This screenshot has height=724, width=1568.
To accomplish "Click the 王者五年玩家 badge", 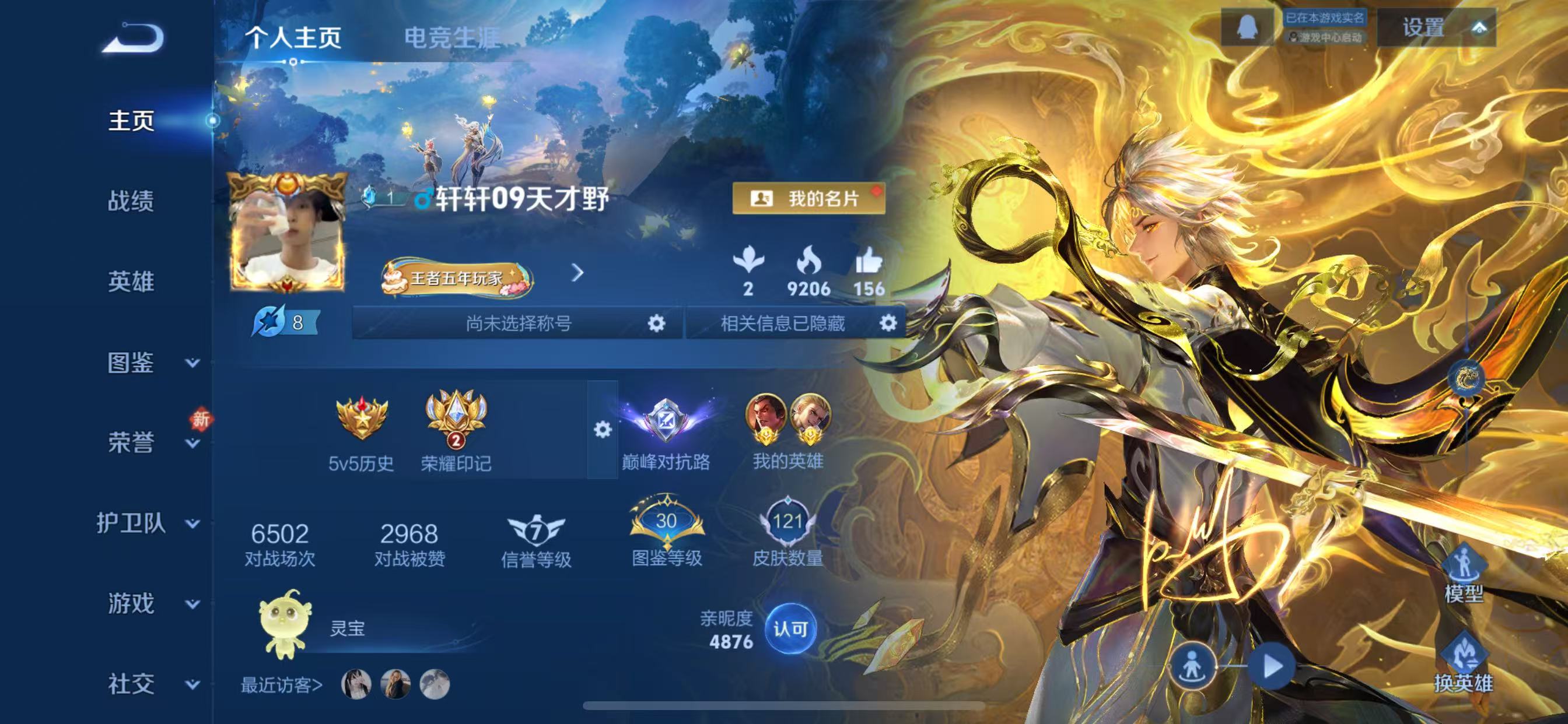I will coord(457,278).
